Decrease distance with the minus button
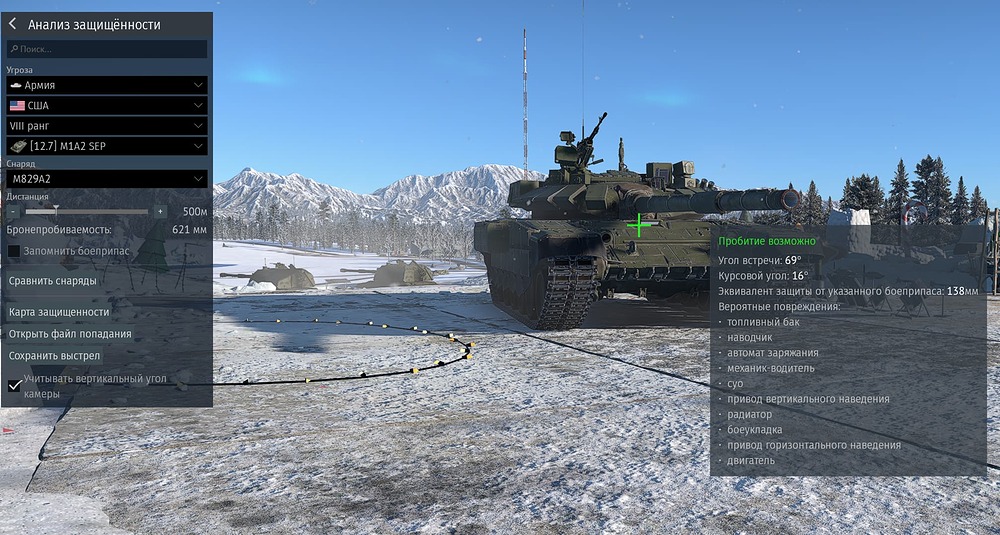Screen dimensions: 1000x535 13,212
